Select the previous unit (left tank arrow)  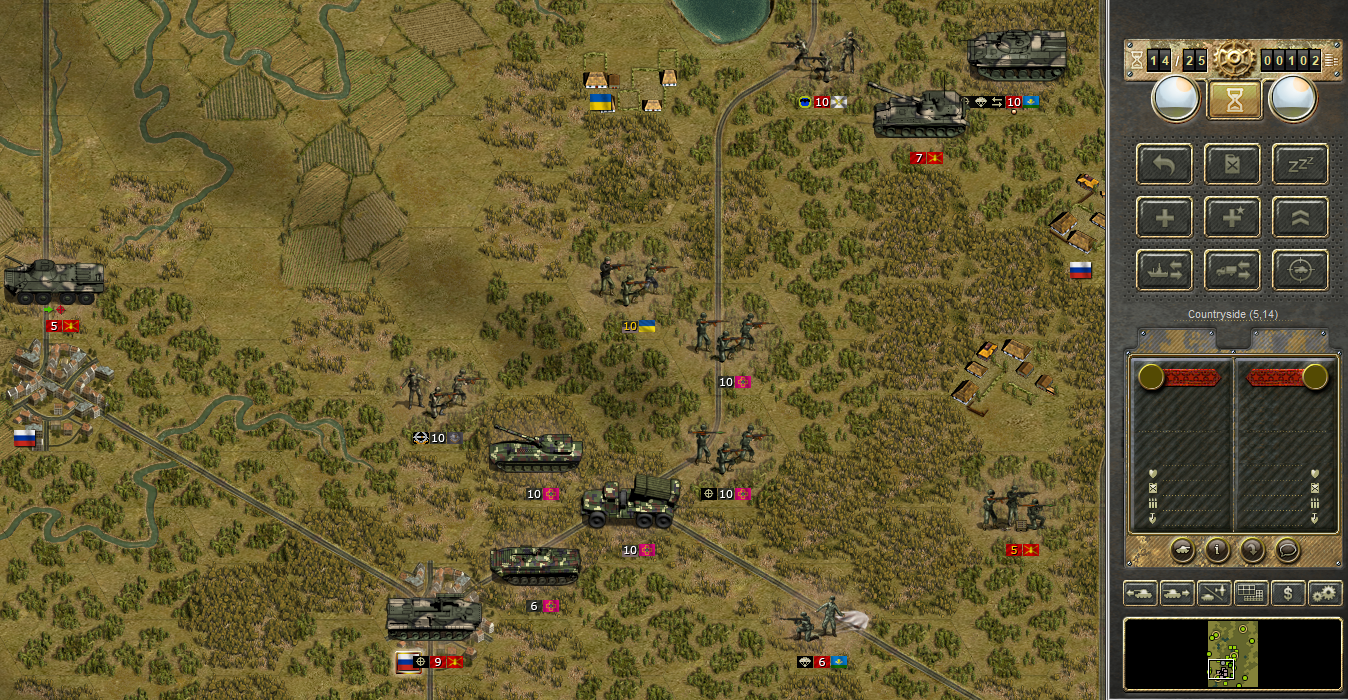(x=1140, y=593)
